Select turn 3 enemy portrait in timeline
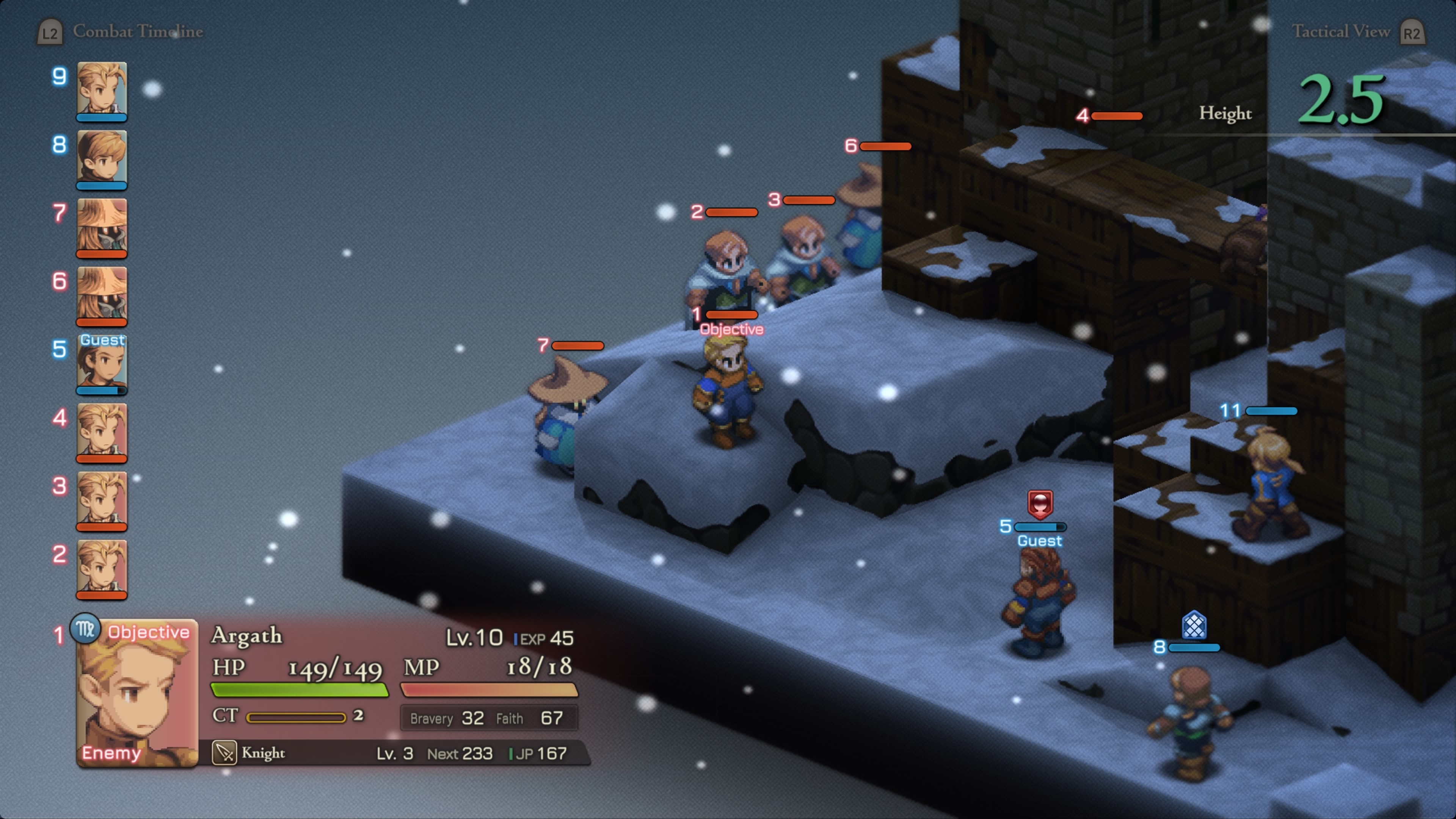Screen dimensions: 1456x819 pyautogui.click(x=102, y=500)
